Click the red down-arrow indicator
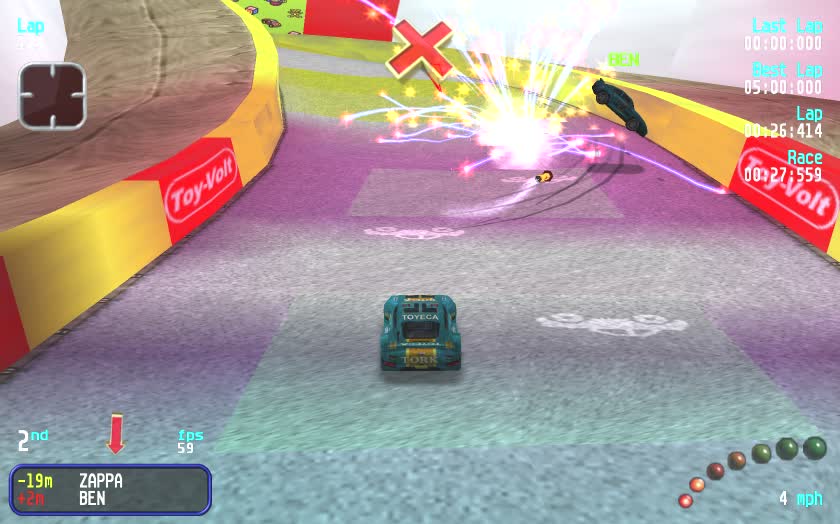840x524 pixels. point(116,434)
